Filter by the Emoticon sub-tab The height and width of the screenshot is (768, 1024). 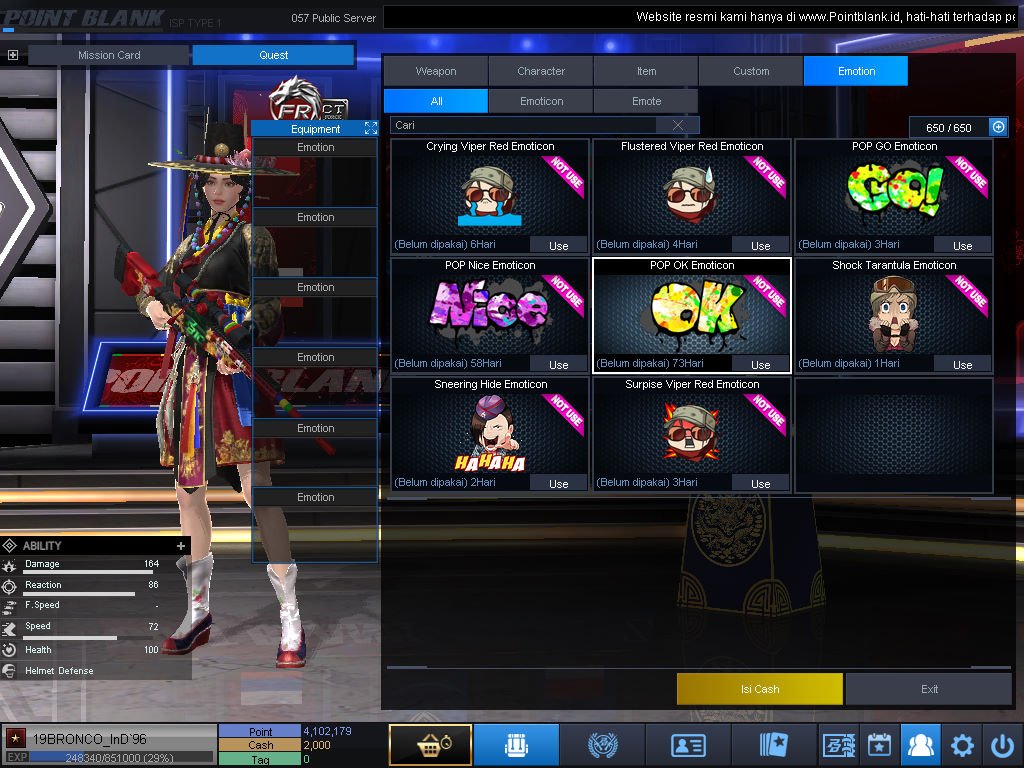pyautogui.click(x=541, y=101)
